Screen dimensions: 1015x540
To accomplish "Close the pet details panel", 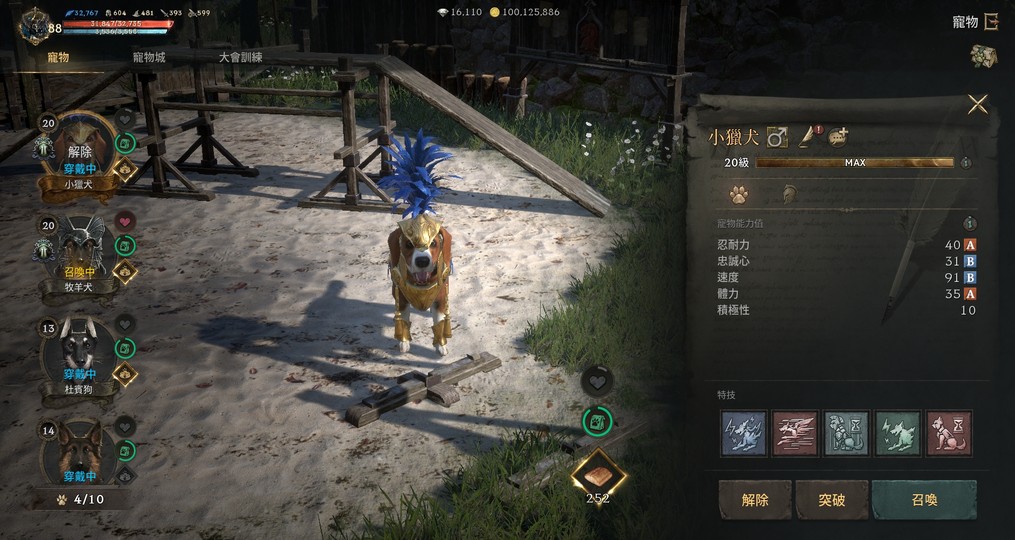I will (977, 104).
